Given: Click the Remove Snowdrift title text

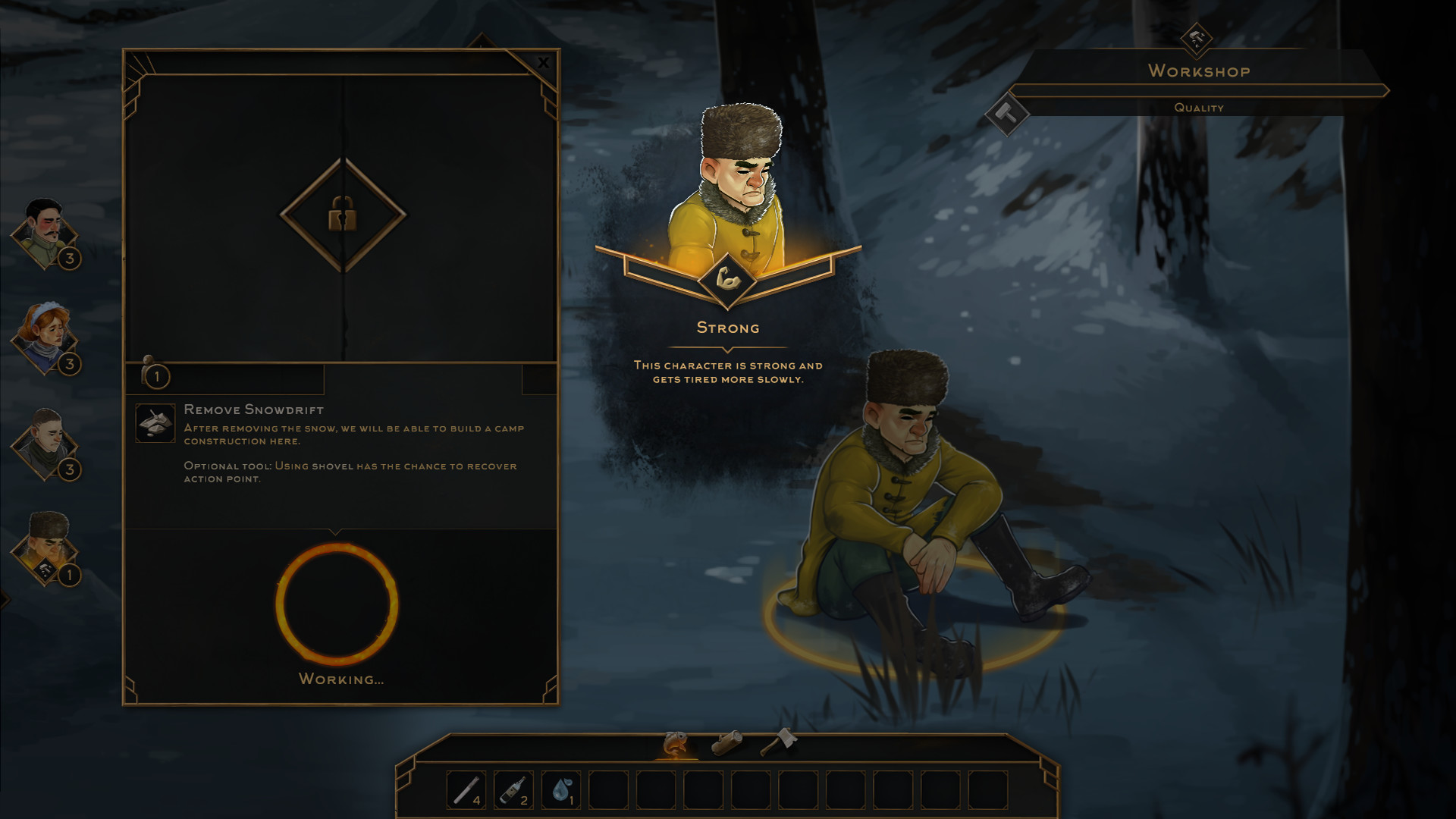Looking at the screenshot, I should (253, 409).
